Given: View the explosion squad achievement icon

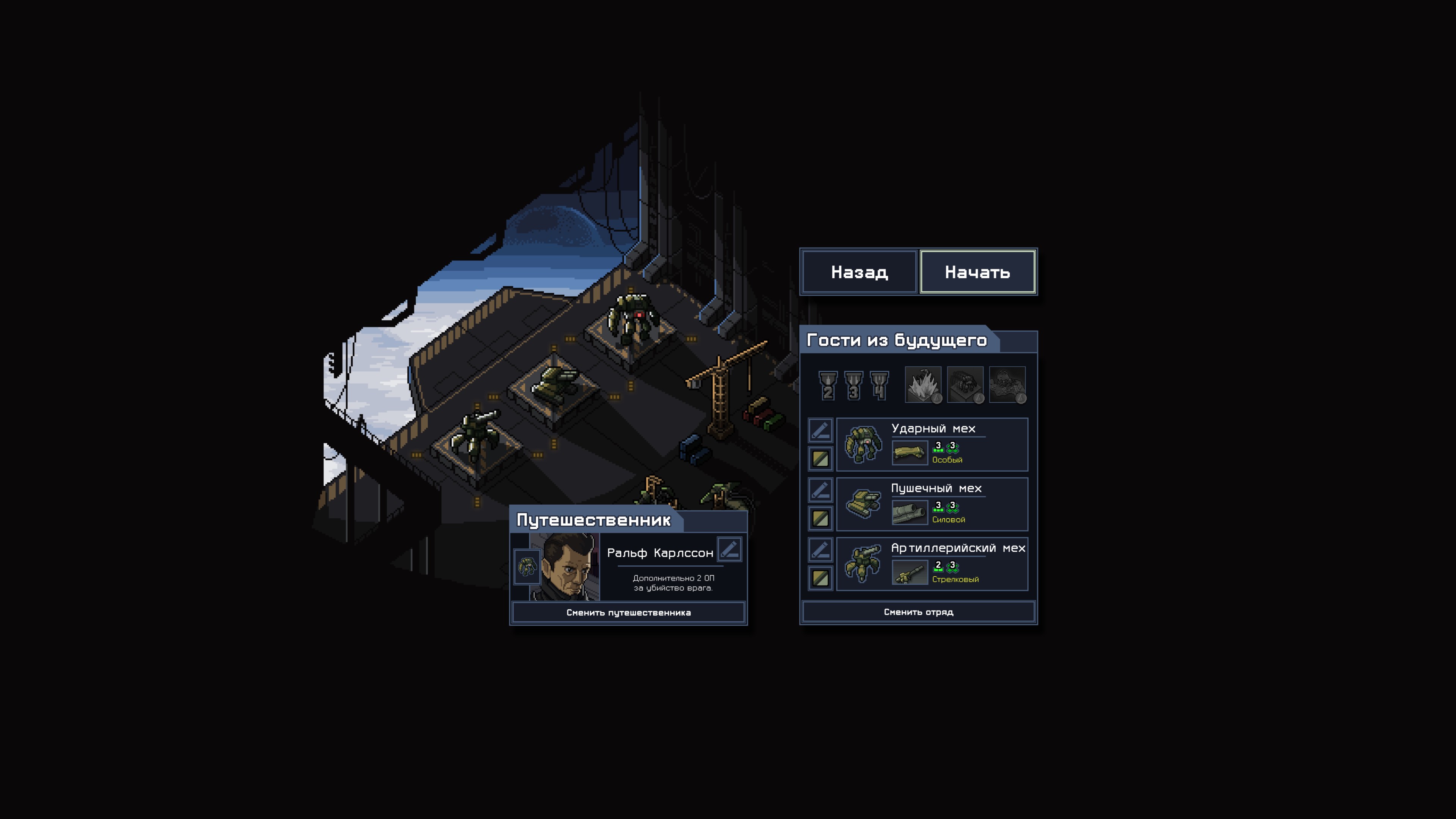Looking at the screenshot, I should (923, 385).
